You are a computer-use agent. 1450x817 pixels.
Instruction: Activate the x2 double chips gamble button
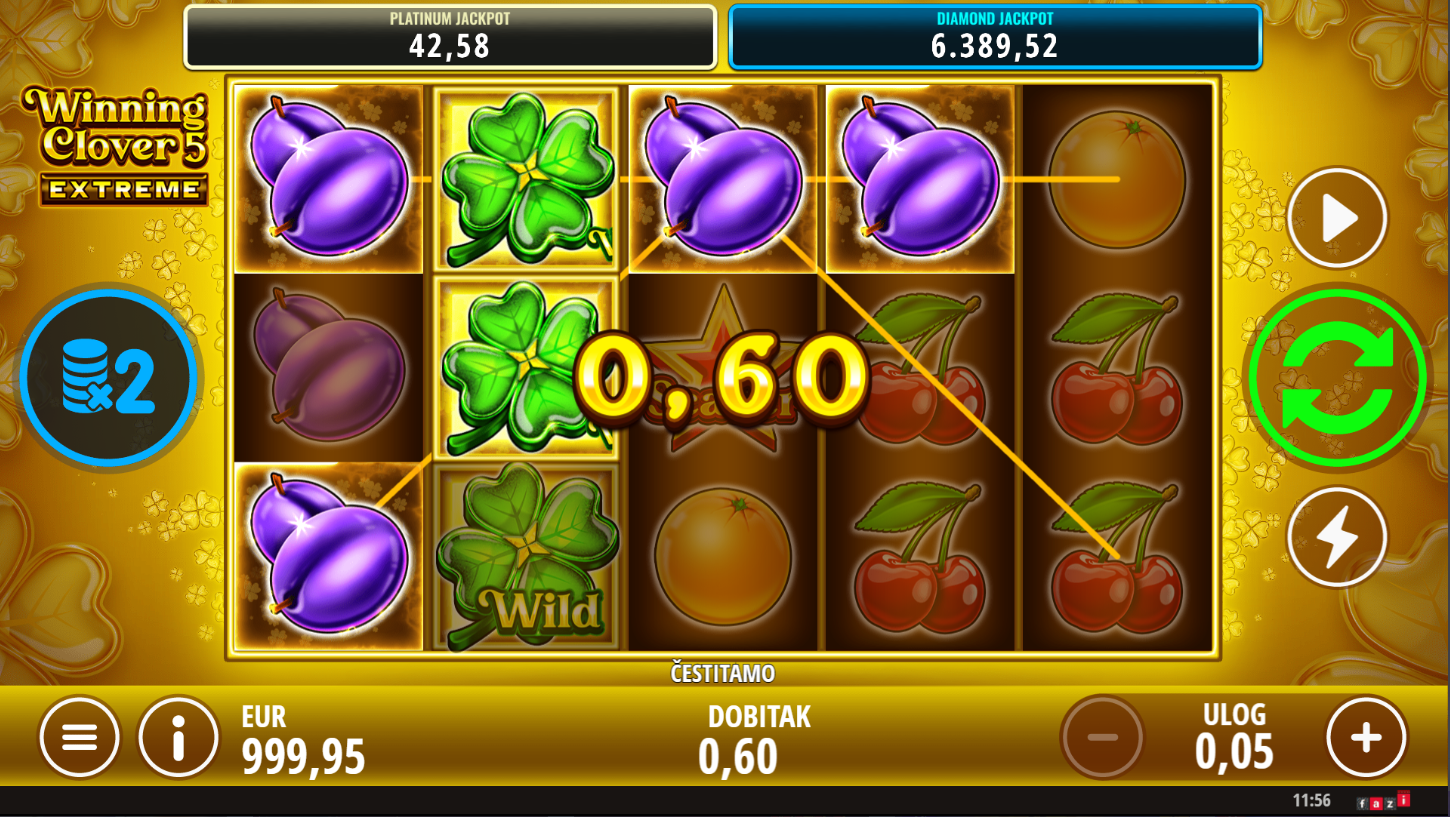coord(109,377)
